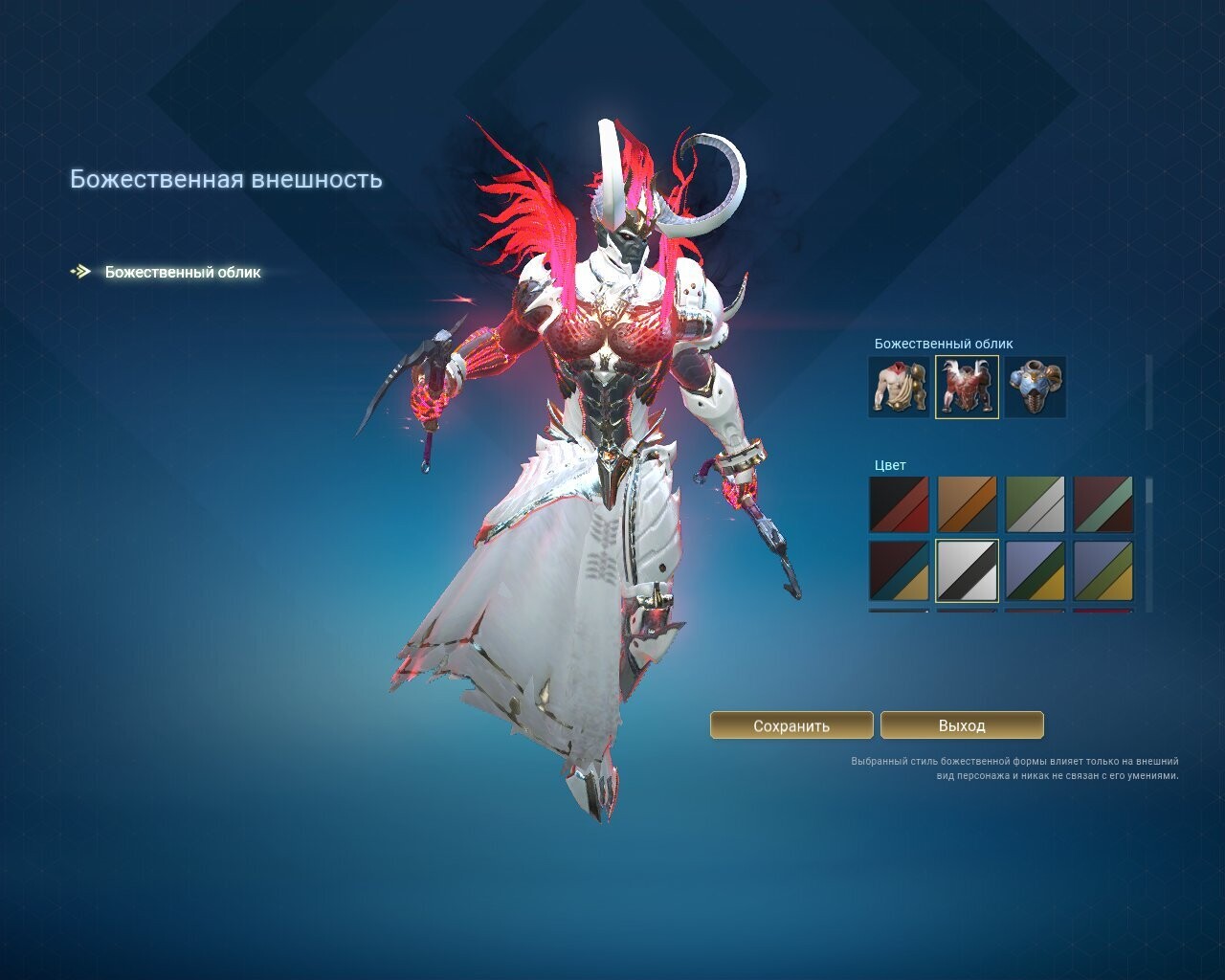Open the Божественный облик menu entry

click(x=182, y=272)
